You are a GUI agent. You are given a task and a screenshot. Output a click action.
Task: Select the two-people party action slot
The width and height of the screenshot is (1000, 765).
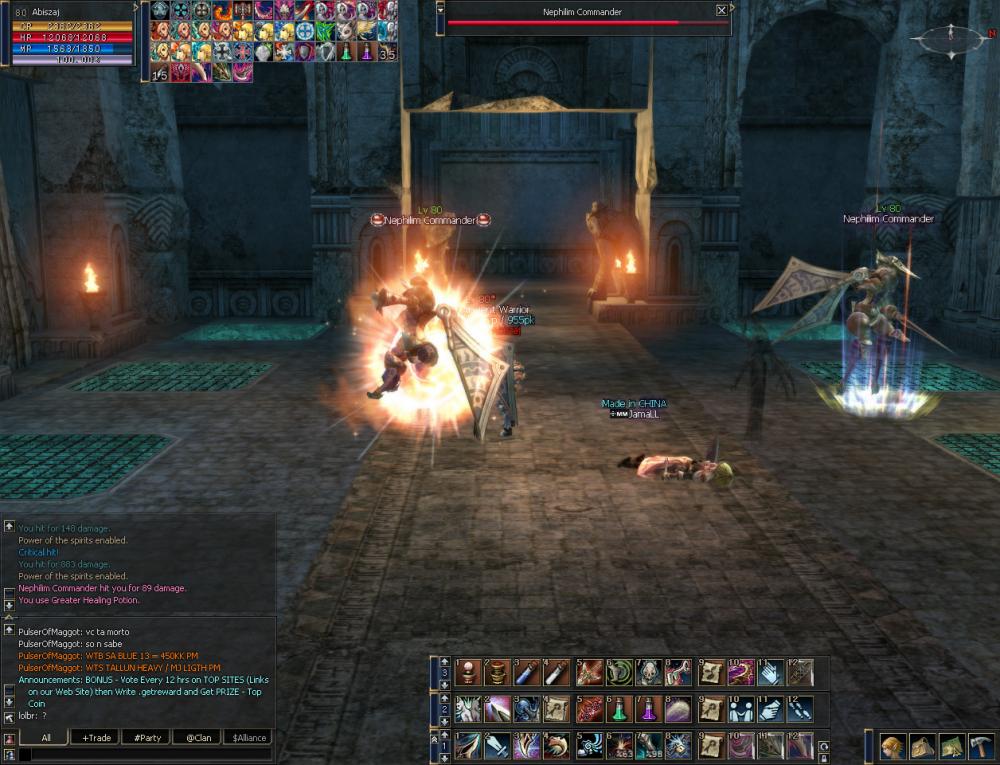pyautogui.click(x=740, y=709)
